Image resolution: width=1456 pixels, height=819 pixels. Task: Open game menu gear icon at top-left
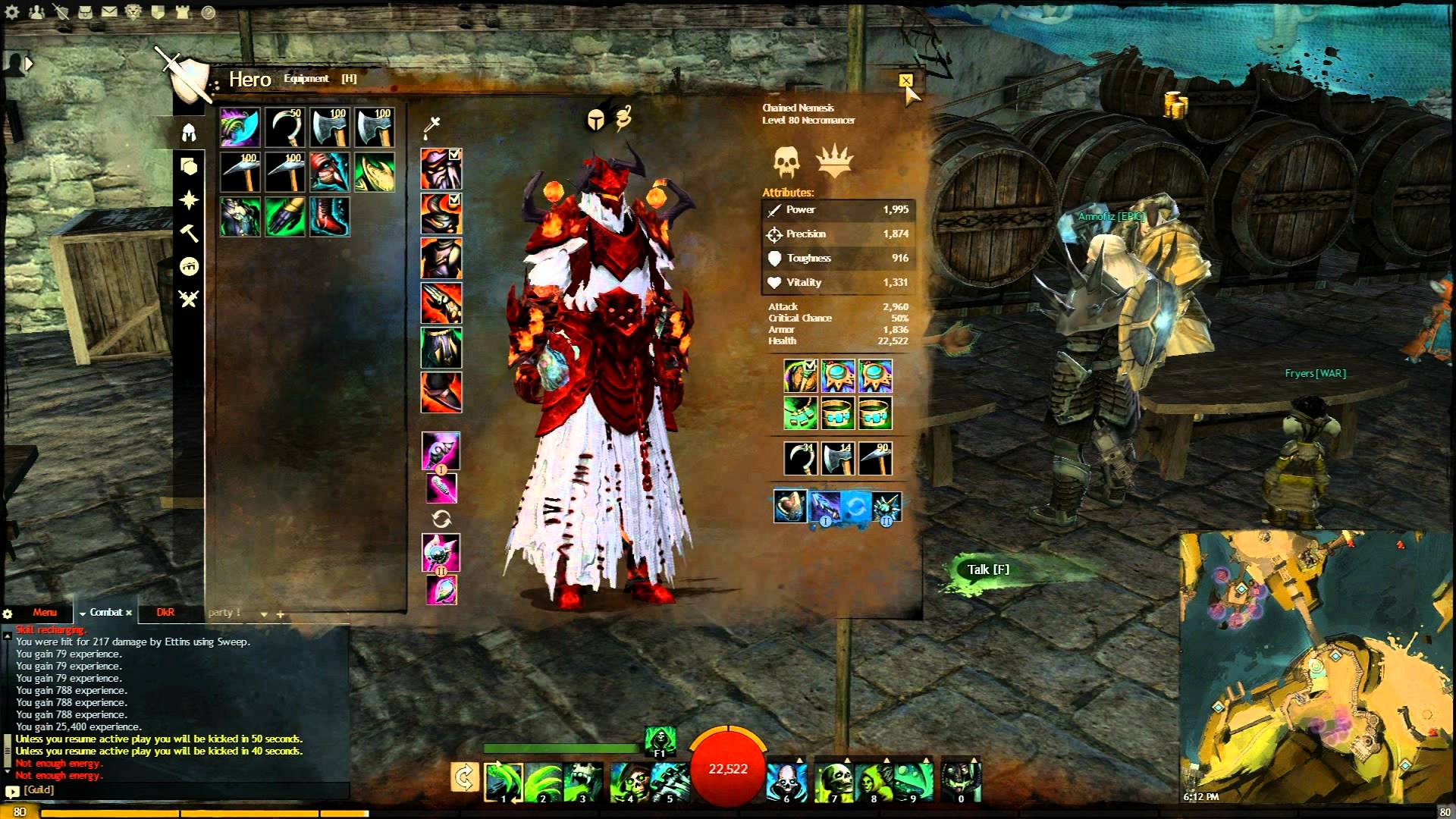click(12, 12)
